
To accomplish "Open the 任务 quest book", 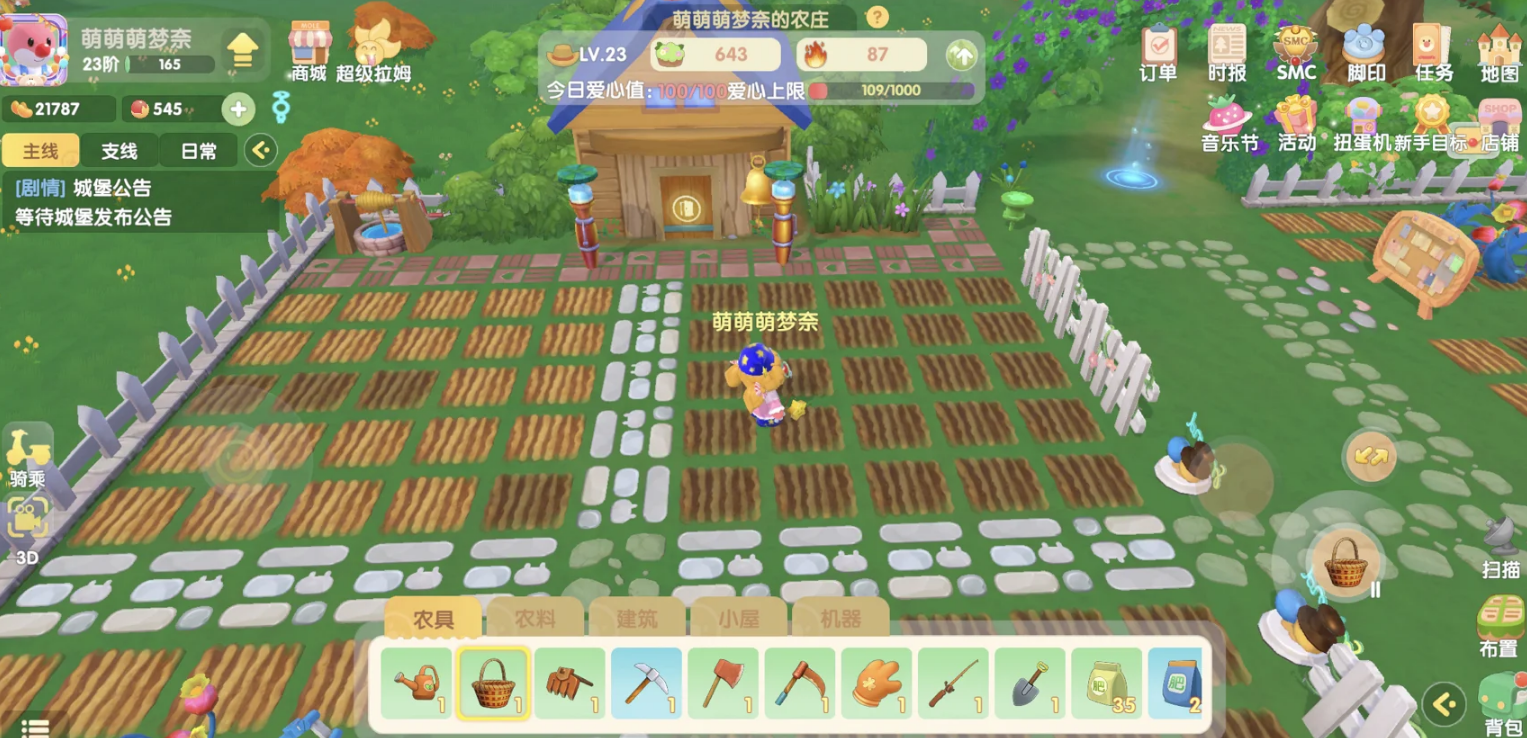I will click(x=1433, y=52).
